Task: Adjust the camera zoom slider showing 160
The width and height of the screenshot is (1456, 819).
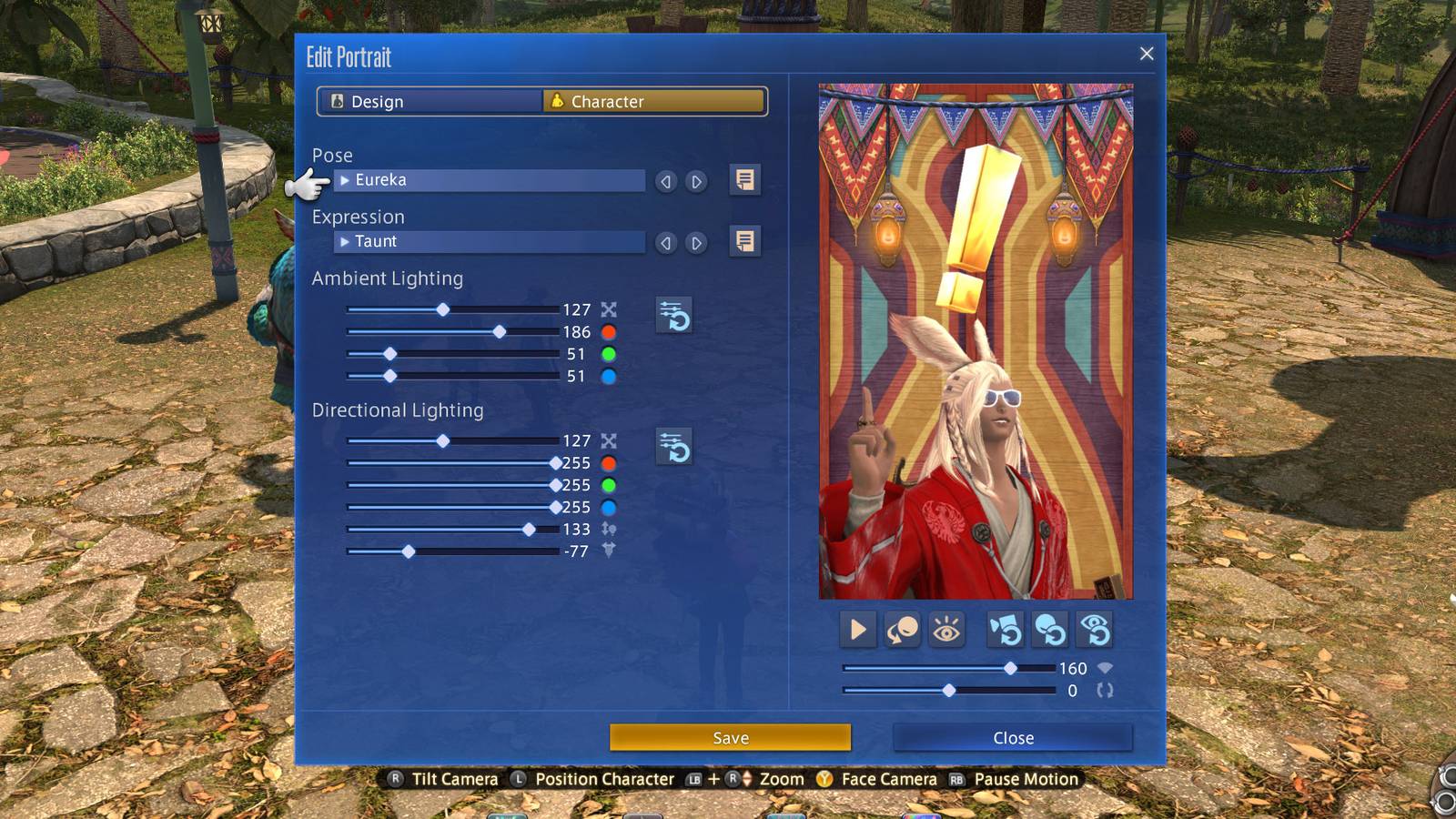Action: [x=1010, y=668]
